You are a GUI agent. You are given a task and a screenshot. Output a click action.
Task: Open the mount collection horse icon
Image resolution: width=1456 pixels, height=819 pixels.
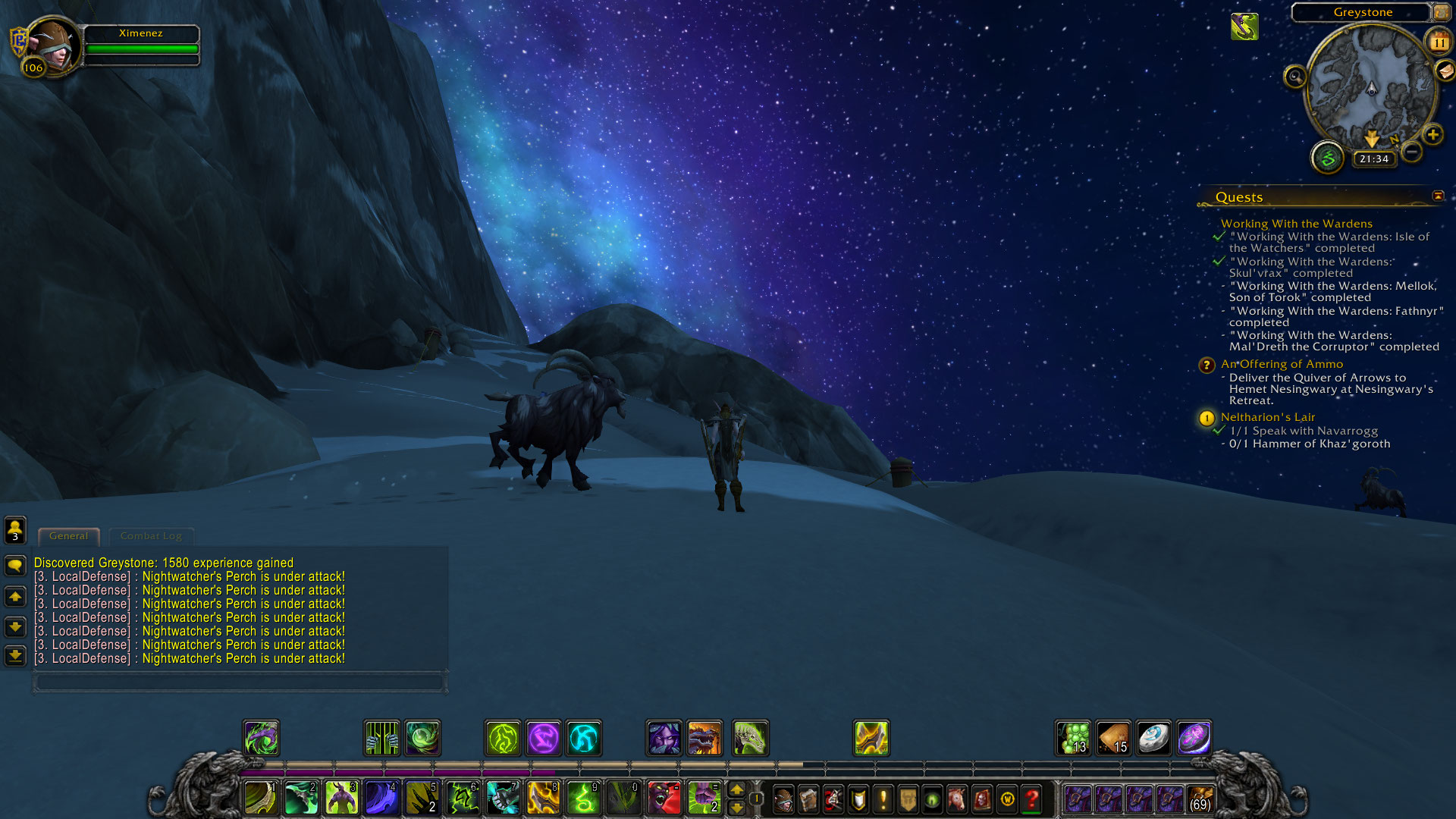[957, 799]
